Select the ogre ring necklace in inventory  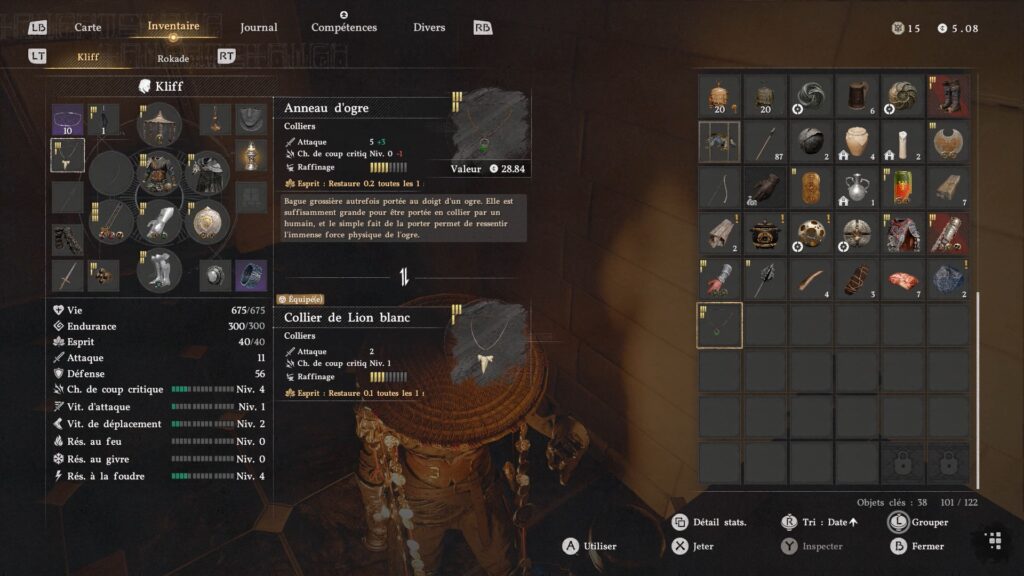coord(720,325)
